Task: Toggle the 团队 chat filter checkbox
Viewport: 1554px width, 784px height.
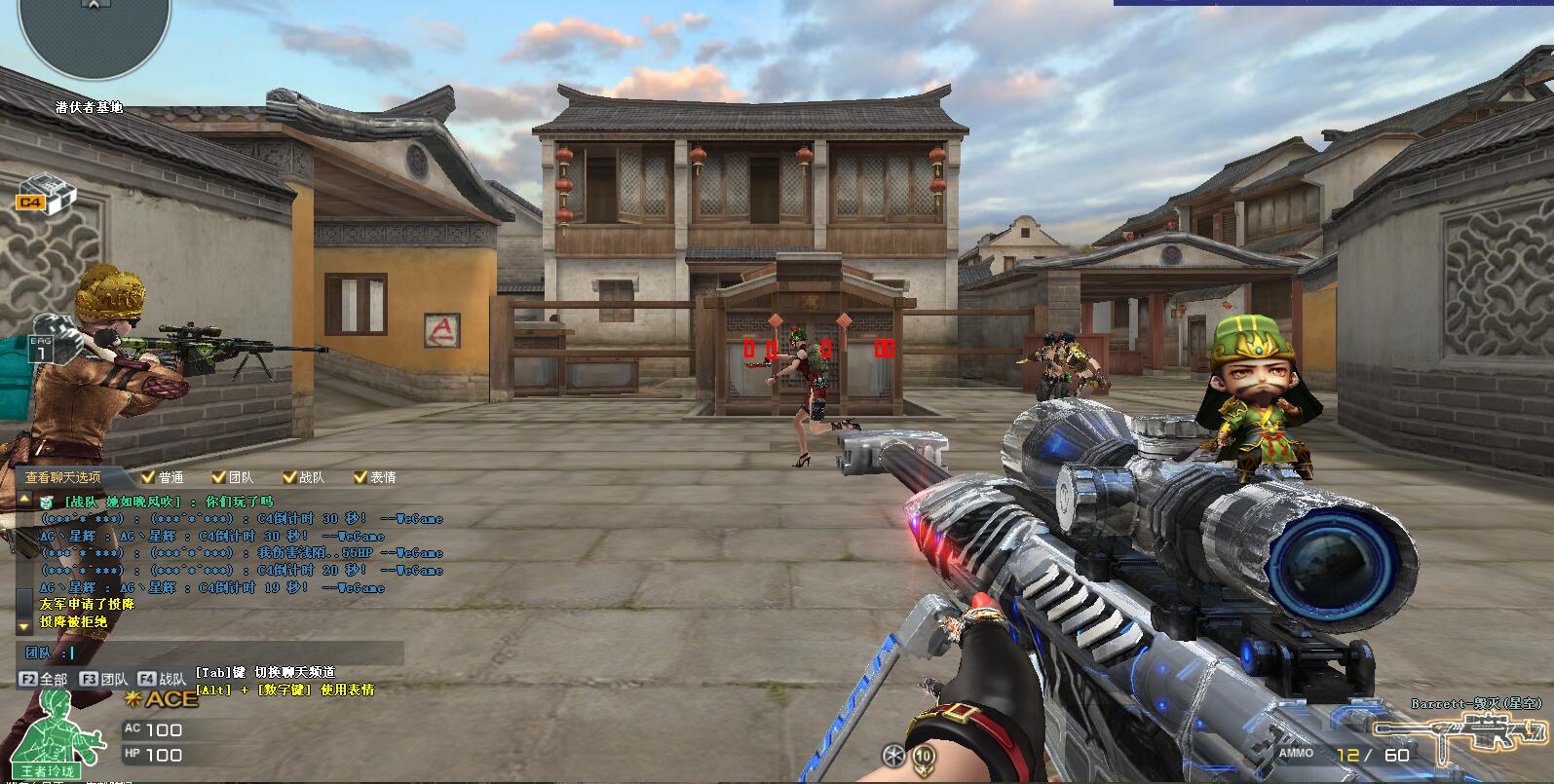Action: [x=218, y=477]
